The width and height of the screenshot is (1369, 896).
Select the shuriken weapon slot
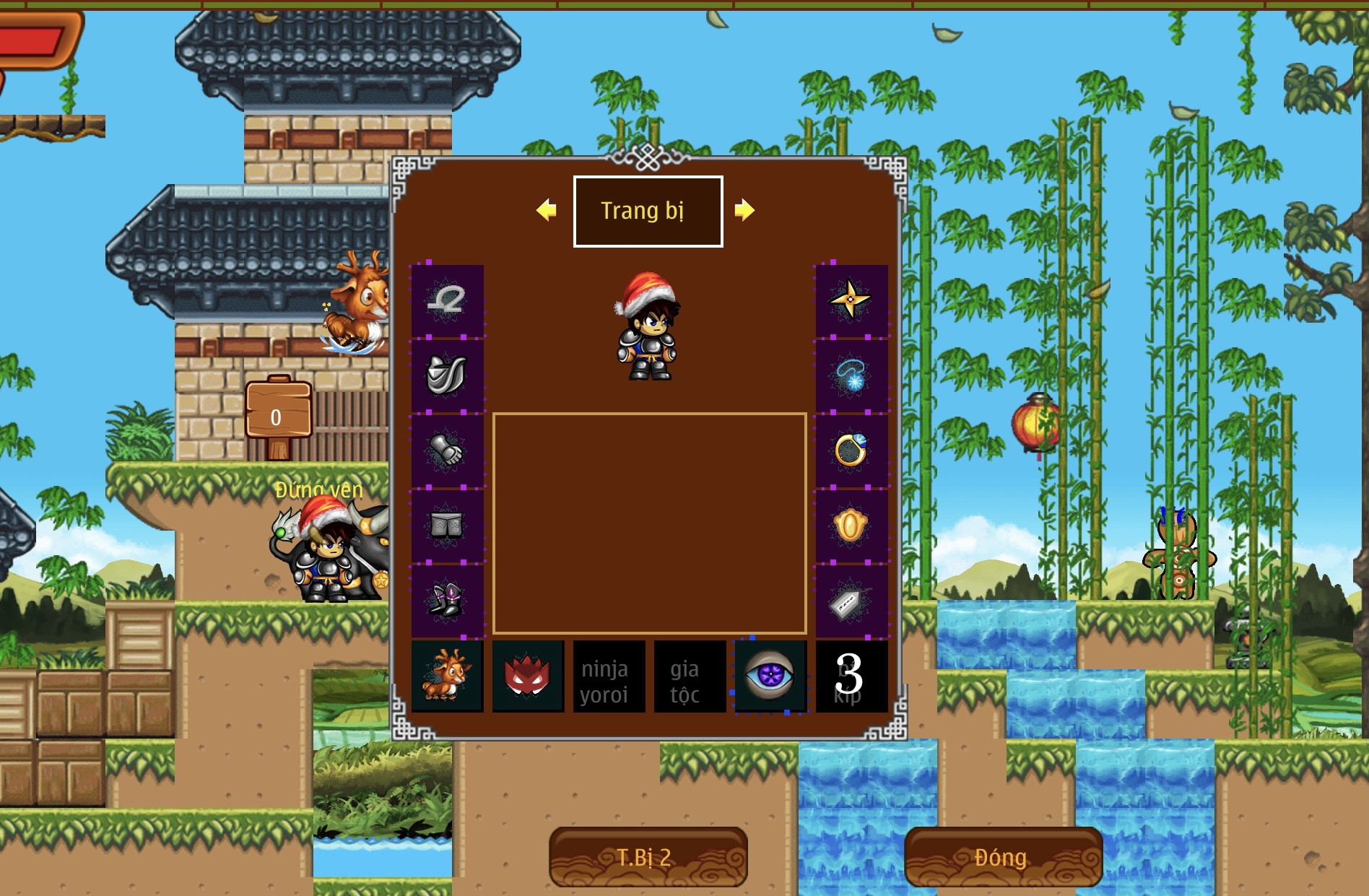coord(851,300)
